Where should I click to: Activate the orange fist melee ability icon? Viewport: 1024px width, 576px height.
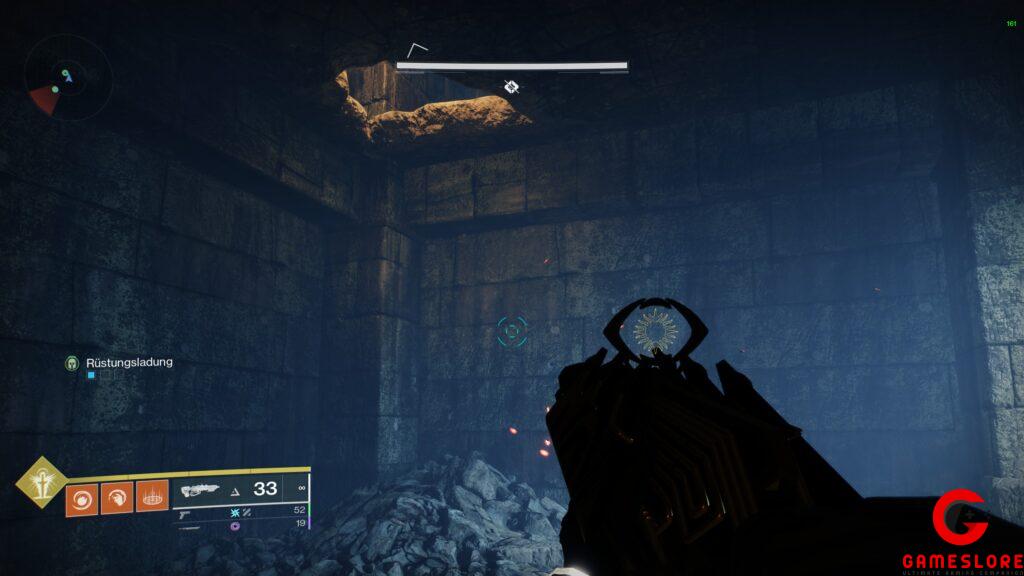[115, 497]
